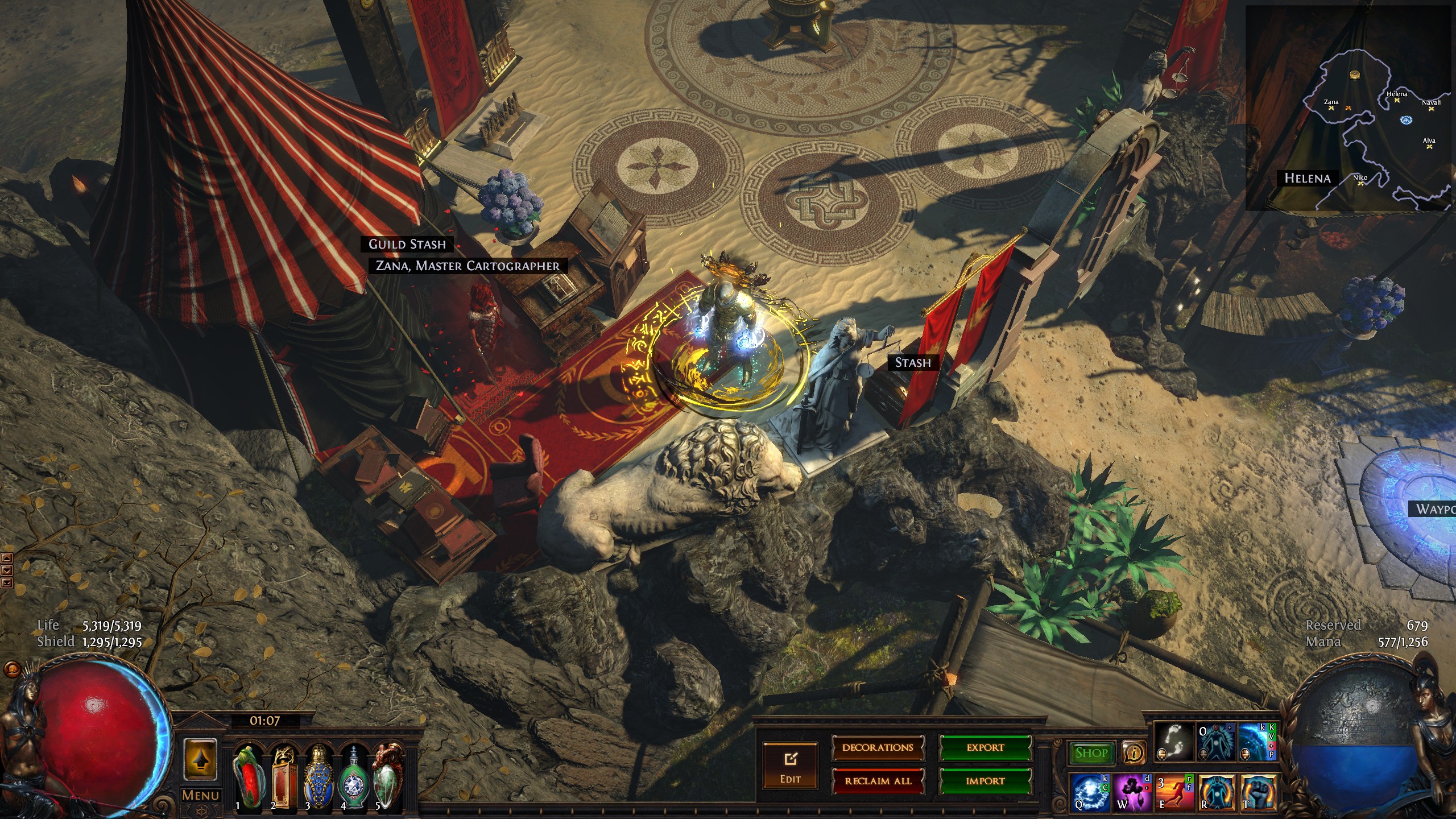Screen dimensions: 1456x819
Task: Use the blue ornate flask in slot 3
Action: point(318,777)
